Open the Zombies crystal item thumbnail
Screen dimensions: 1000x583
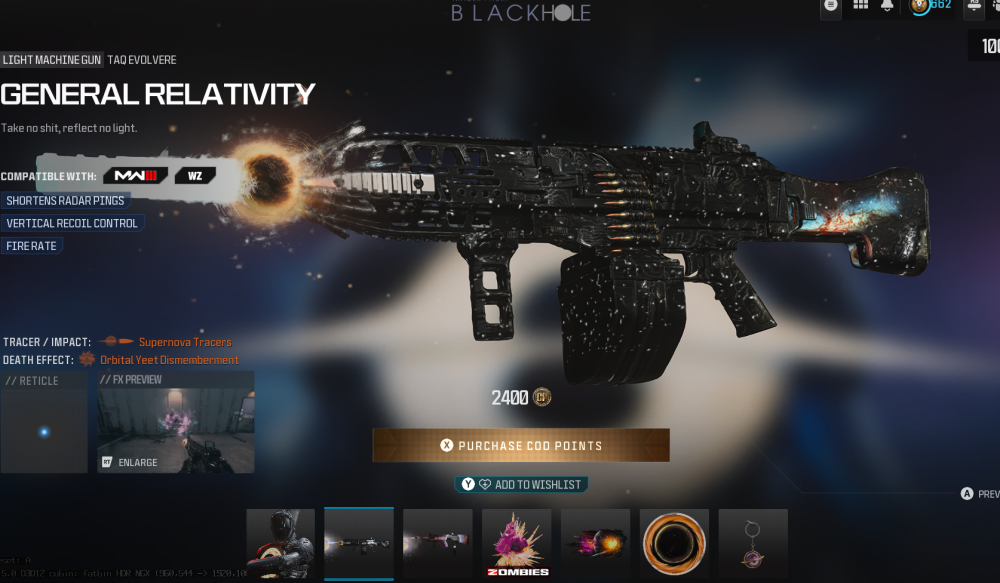(x=516, y=543)
